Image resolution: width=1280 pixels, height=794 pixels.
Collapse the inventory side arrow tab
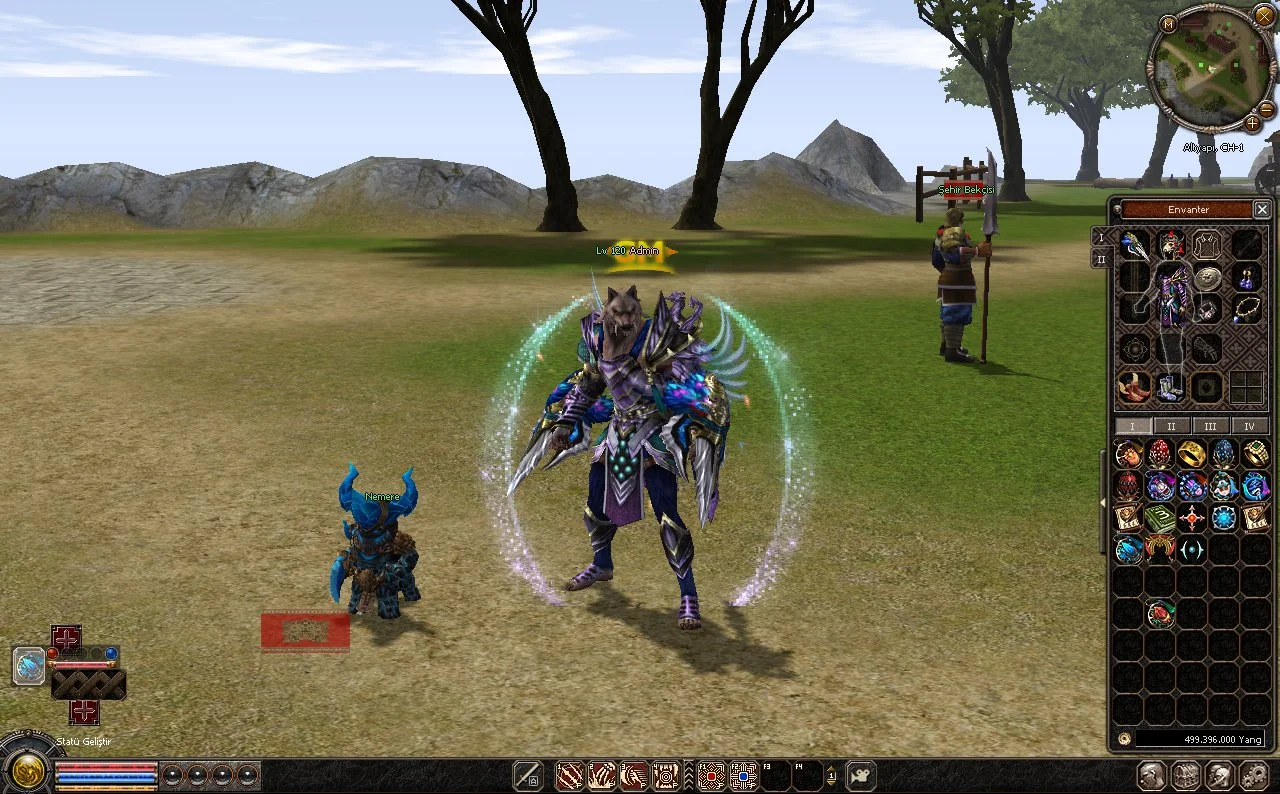[1104, 500]
